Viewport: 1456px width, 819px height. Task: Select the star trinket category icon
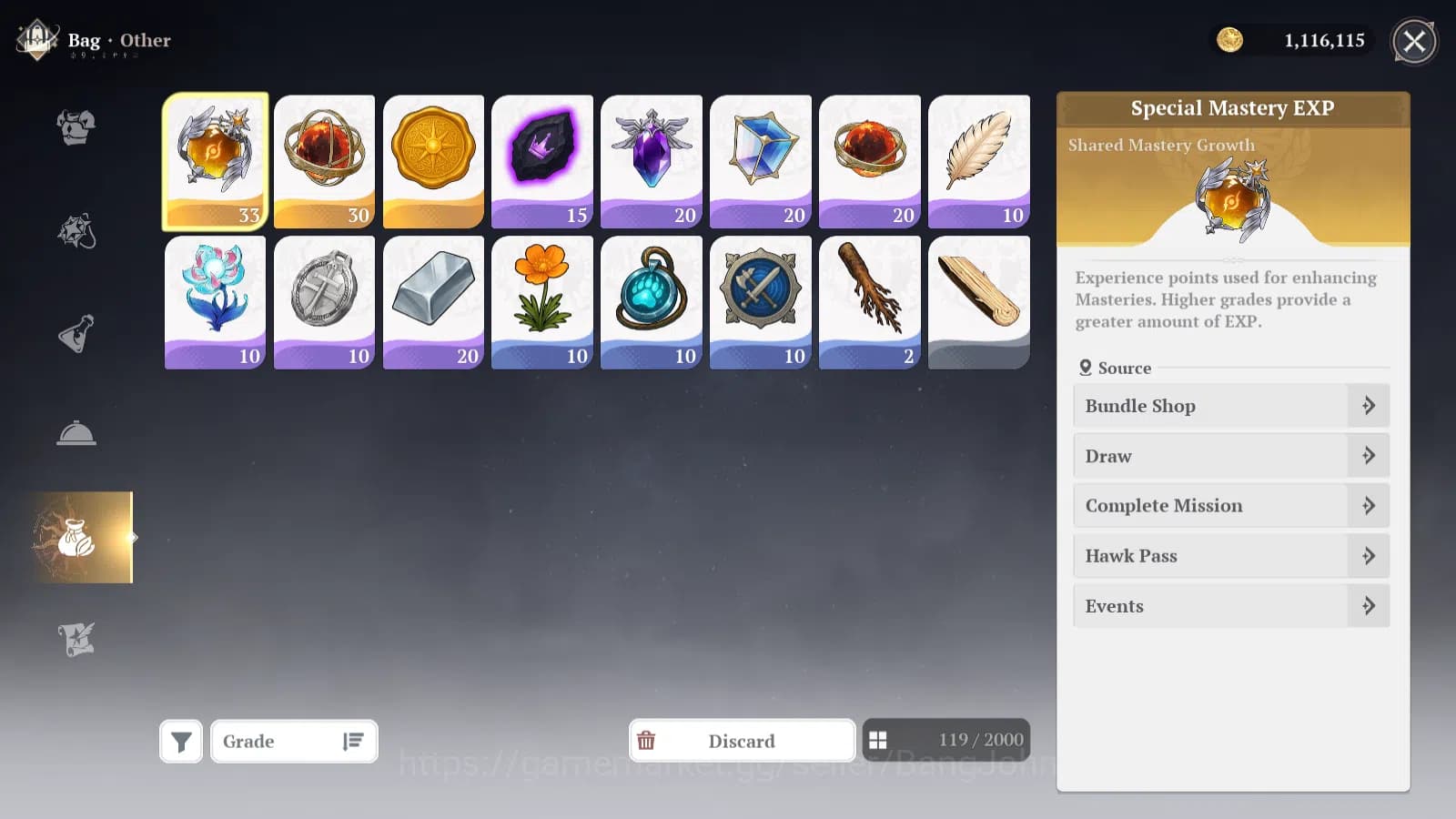77,230
